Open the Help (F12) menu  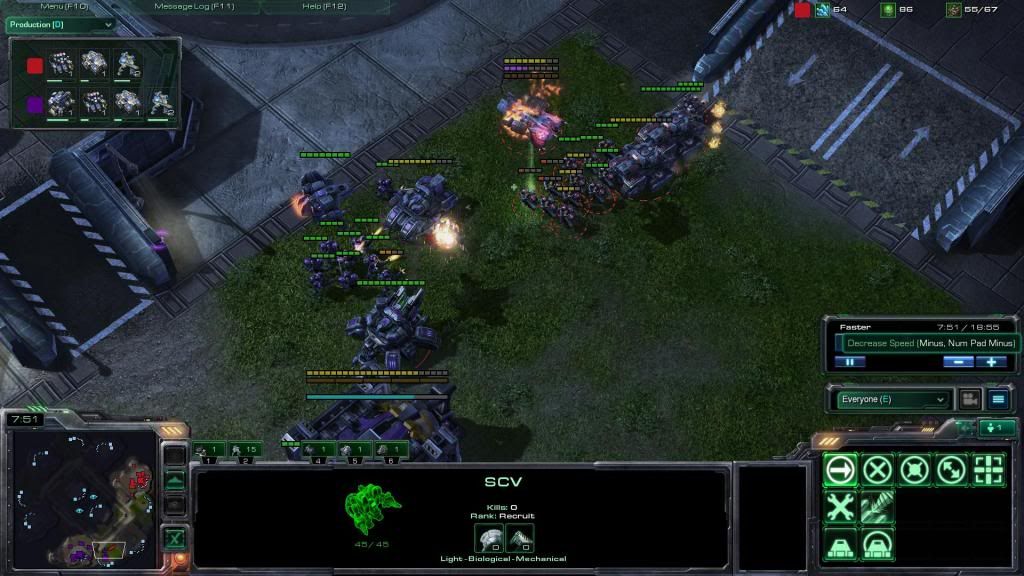tap(323, 6)
